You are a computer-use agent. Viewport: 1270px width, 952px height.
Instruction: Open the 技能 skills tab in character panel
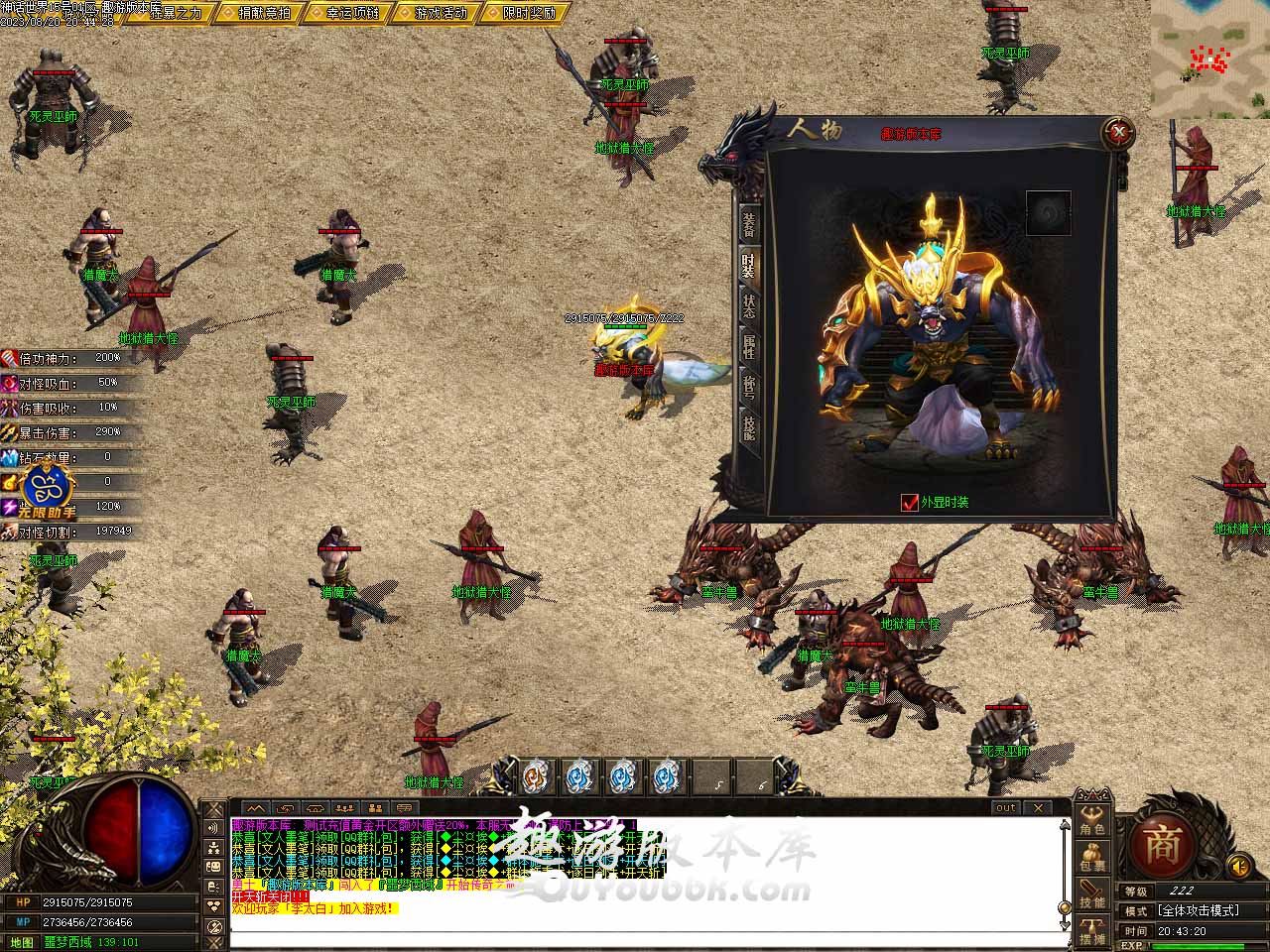(x=749, y=428)
